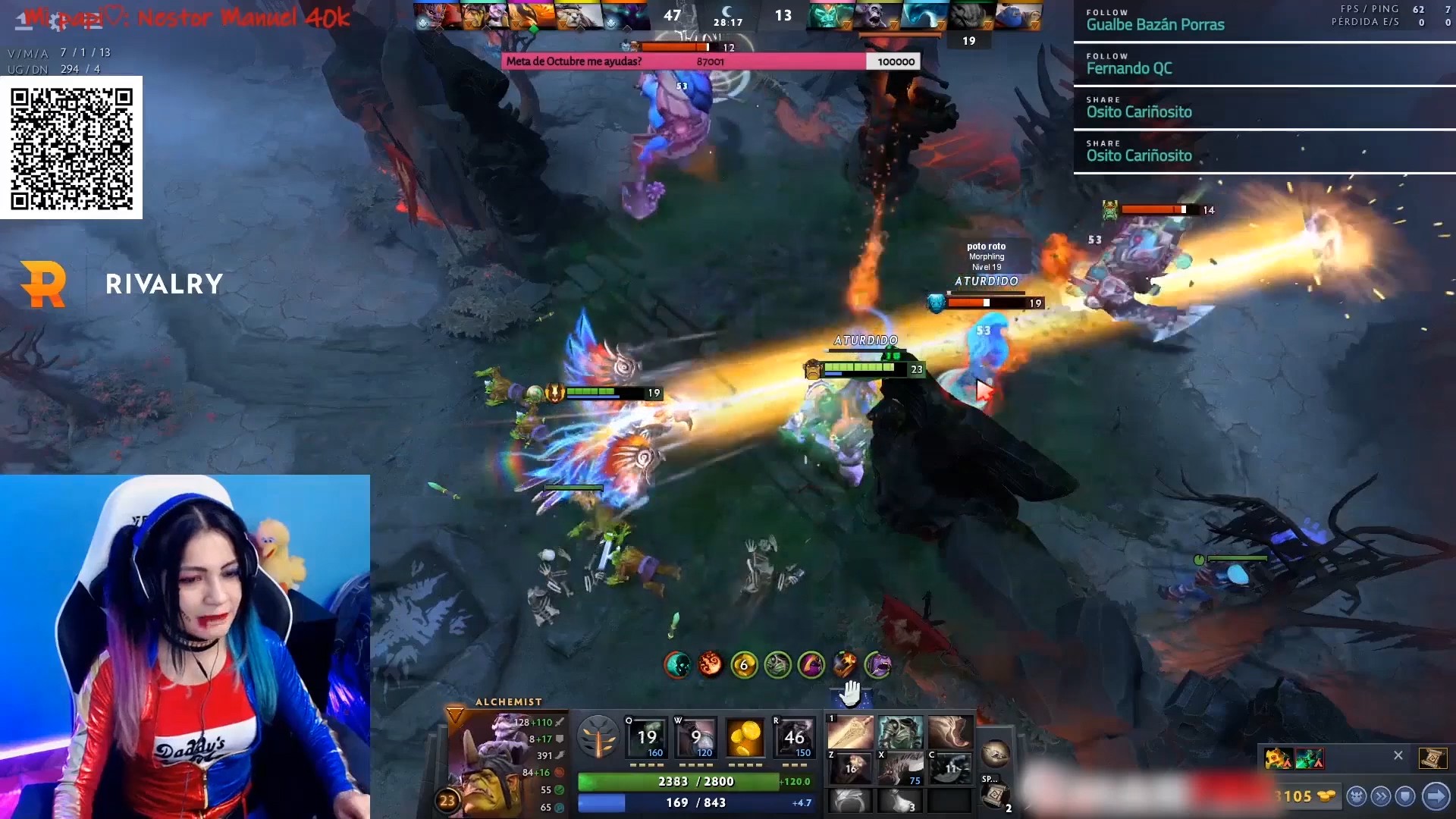Viewport: 1456px width, 819px height.
Task: Open the shop via gold counter
Action: click(1306, 796)
